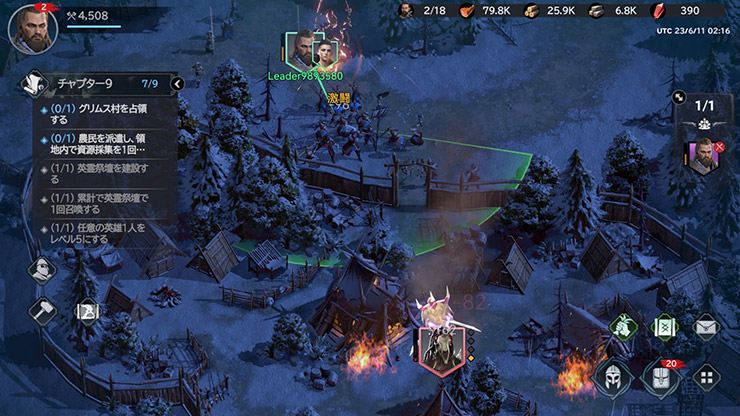The height and width of the screenshot is (416, 740).
Task: Open the hooded worker icon button
Action: [x=42, y=269]
